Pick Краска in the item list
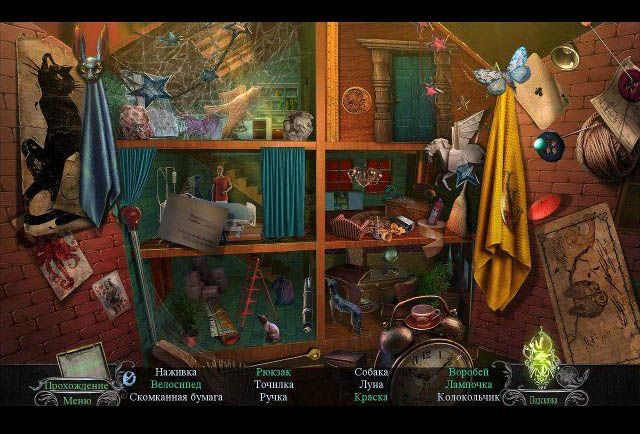Screen dimensions: 640x434 371,397
